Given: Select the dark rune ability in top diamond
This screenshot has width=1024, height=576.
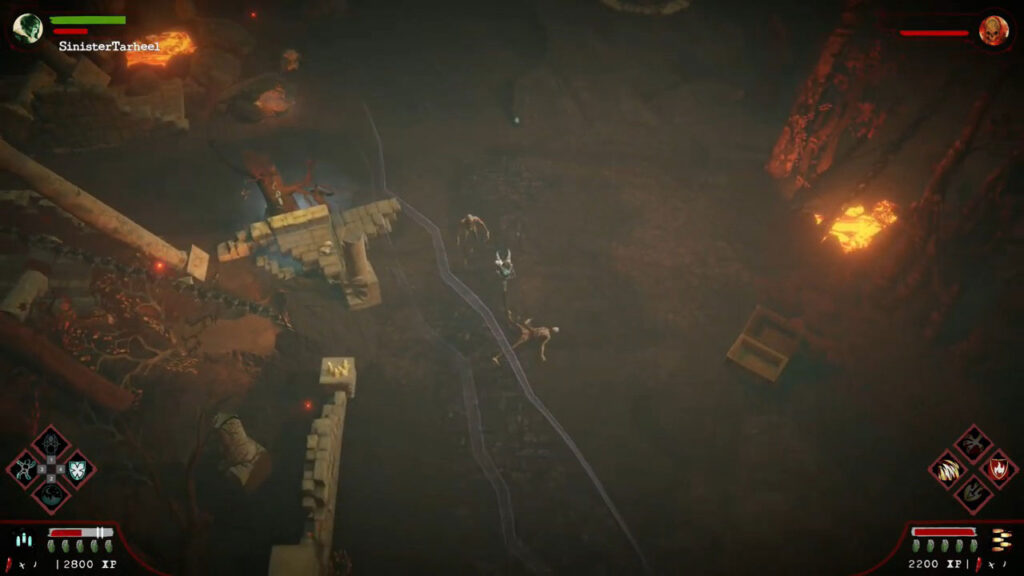Looking at the screenshot, I should [51, 443].
